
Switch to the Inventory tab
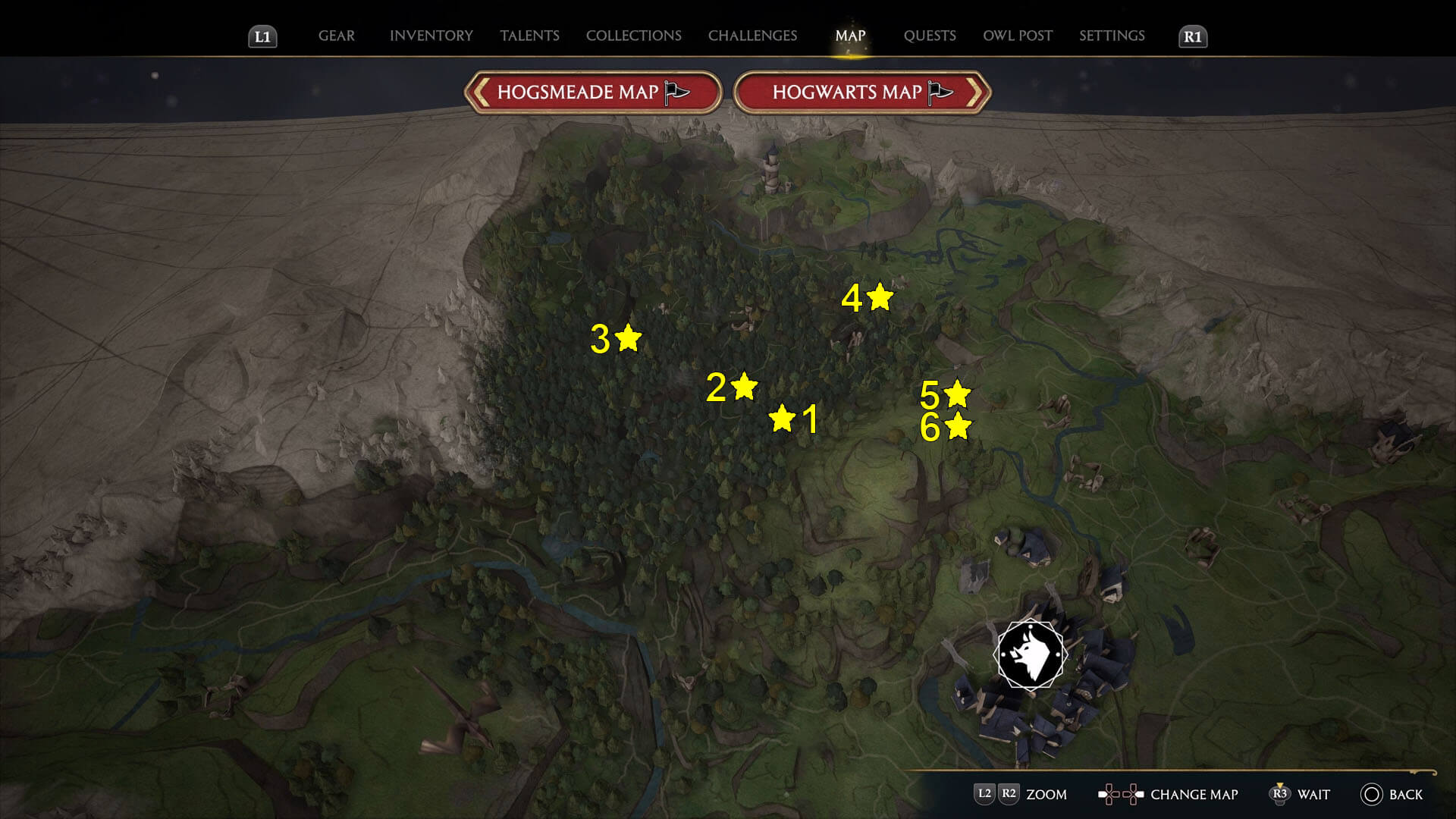(x=431, y=36)
